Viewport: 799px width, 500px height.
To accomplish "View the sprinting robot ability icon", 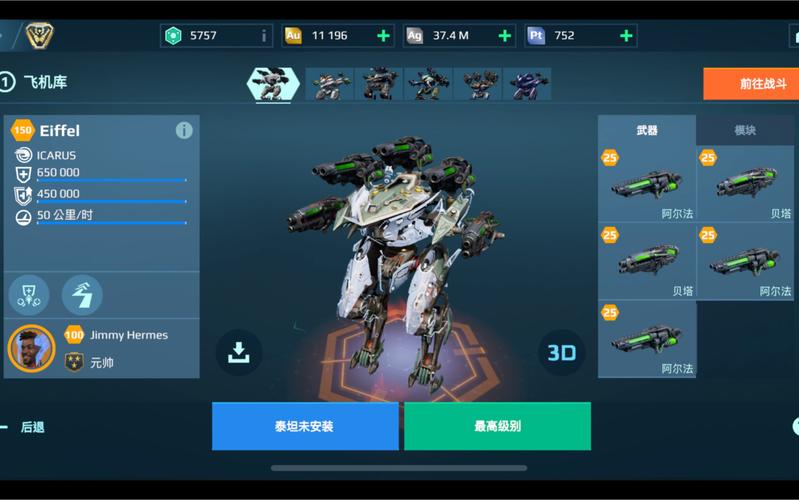I will tap(82, 295).
